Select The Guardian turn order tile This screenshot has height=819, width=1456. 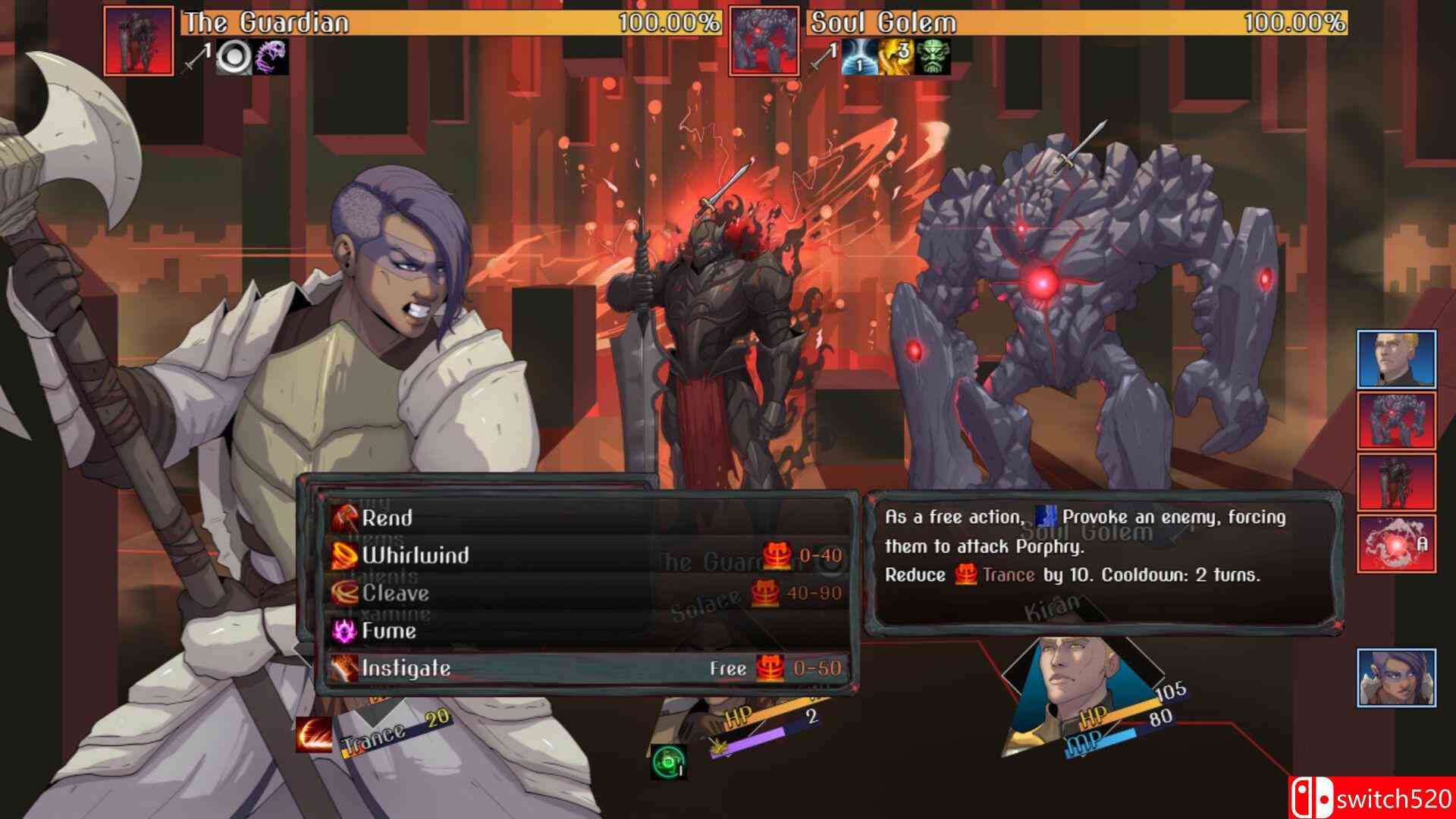coord(1396,482)
